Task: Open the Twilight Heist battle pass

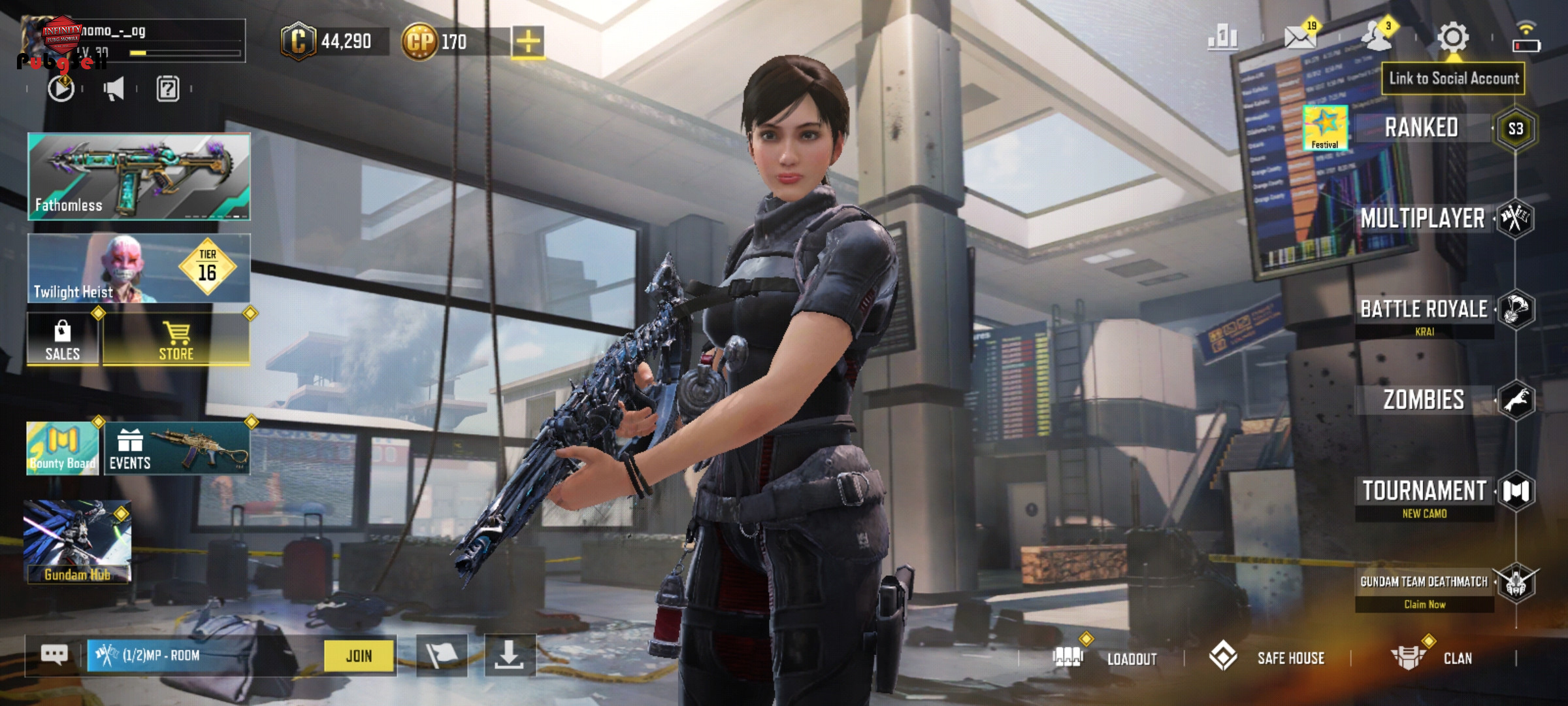Action: coord(139,269)
